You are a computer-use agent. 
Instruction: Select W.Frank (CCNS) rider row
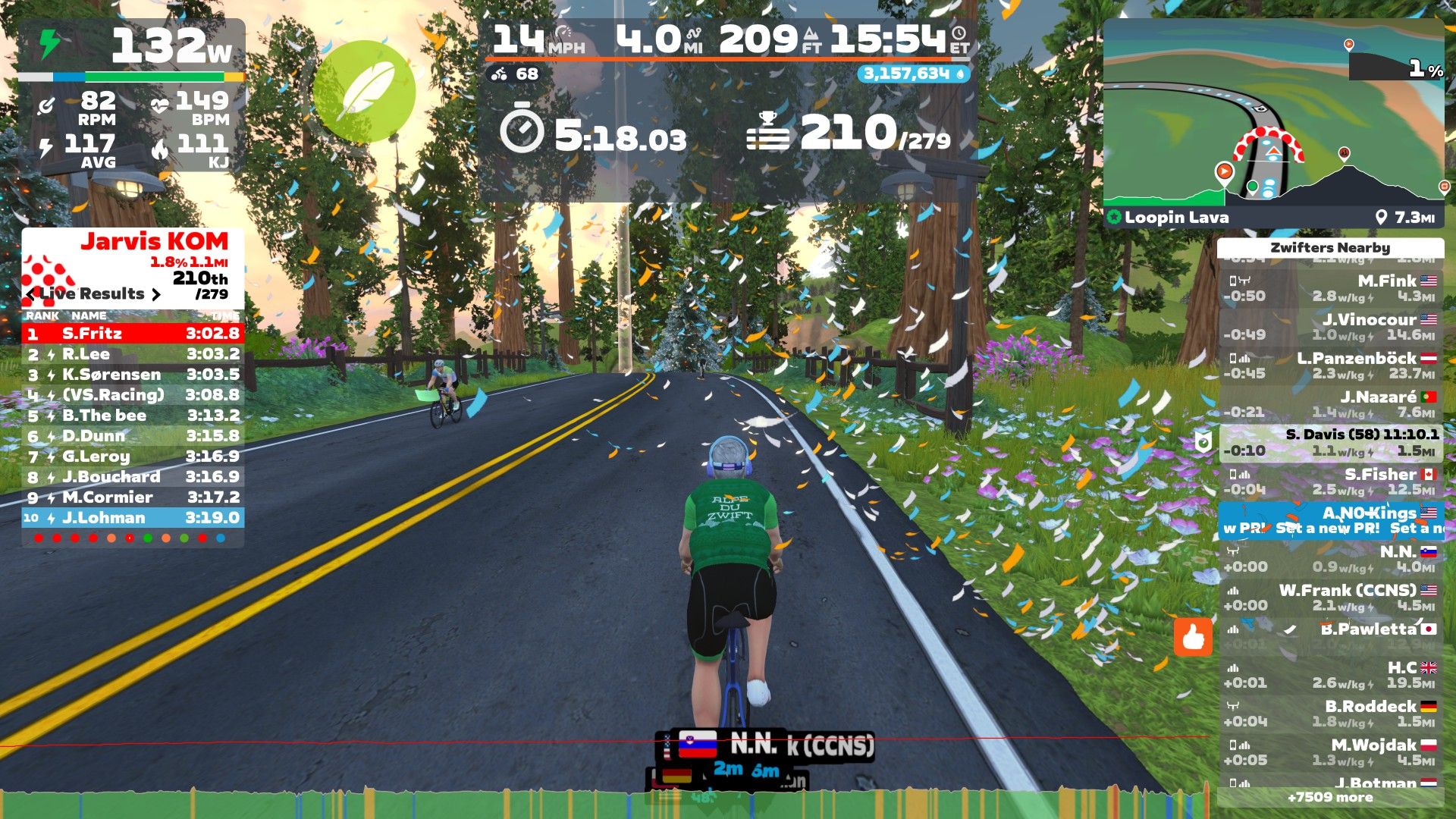click(1331, 598)
